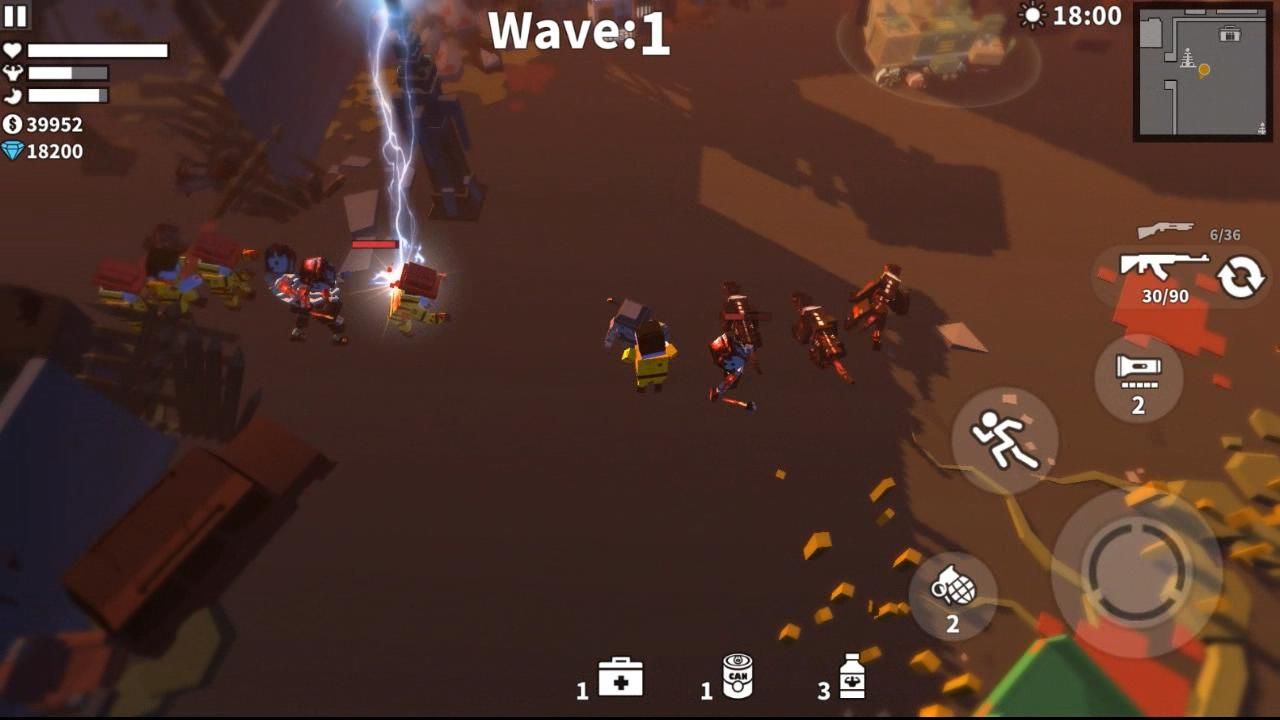Use the medicine bottle
This screenshot has width=1280, height=720.
(x=851, y=678)
